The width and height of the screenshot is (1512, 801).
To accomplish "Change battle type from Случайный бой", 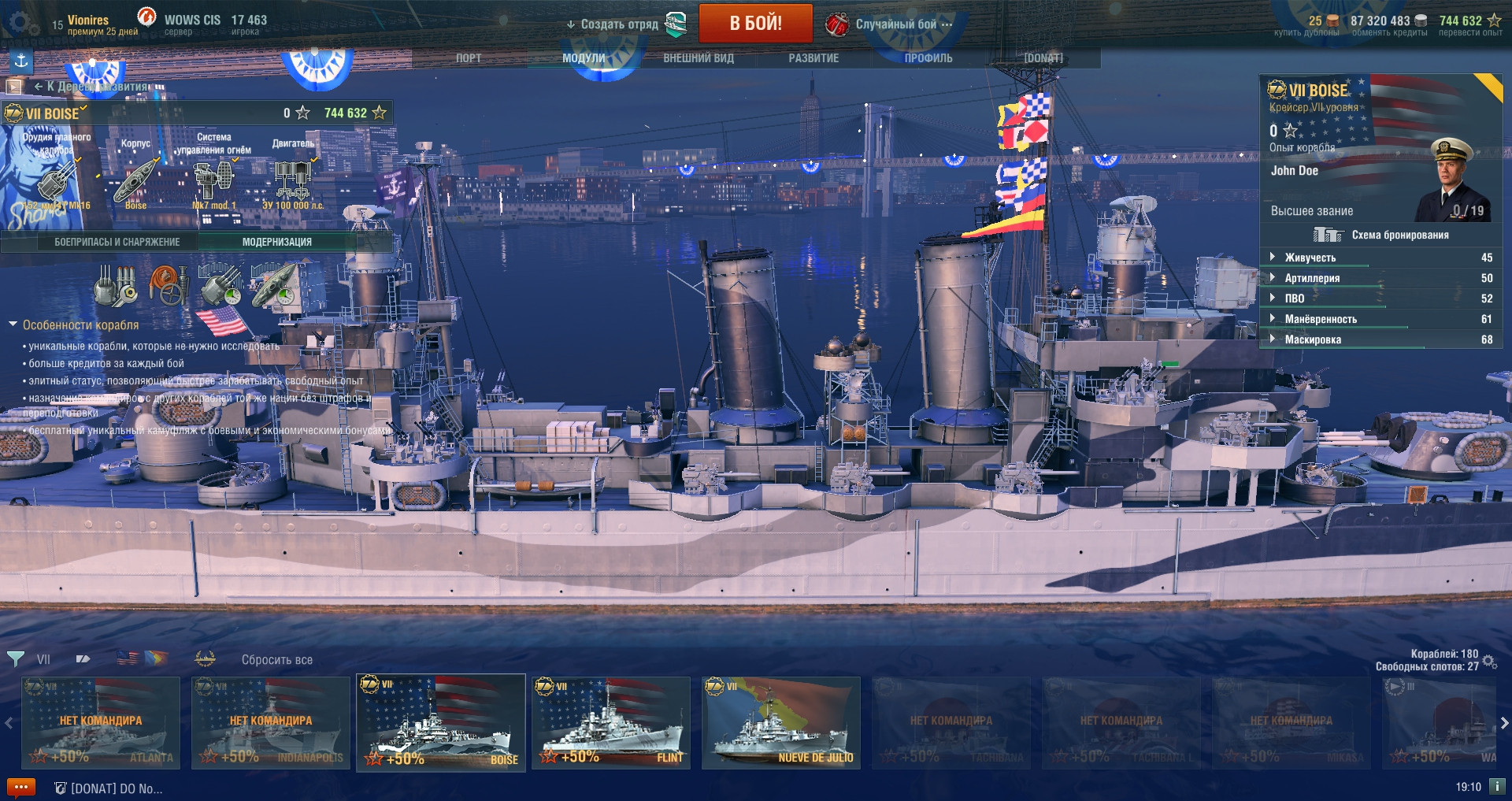I will (x=896, y=24).
